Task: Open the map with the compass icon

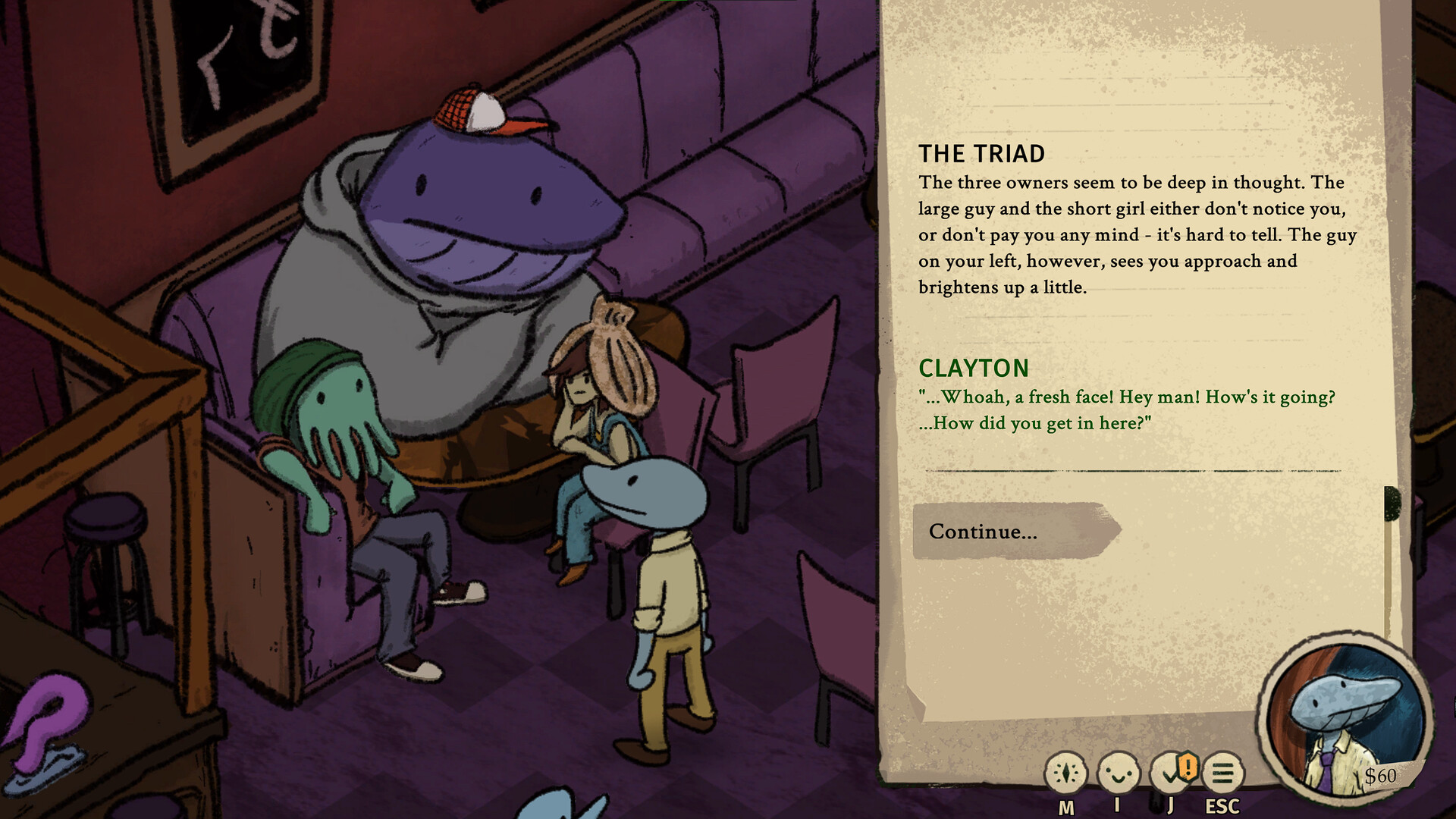Action: pos(1065,773)
